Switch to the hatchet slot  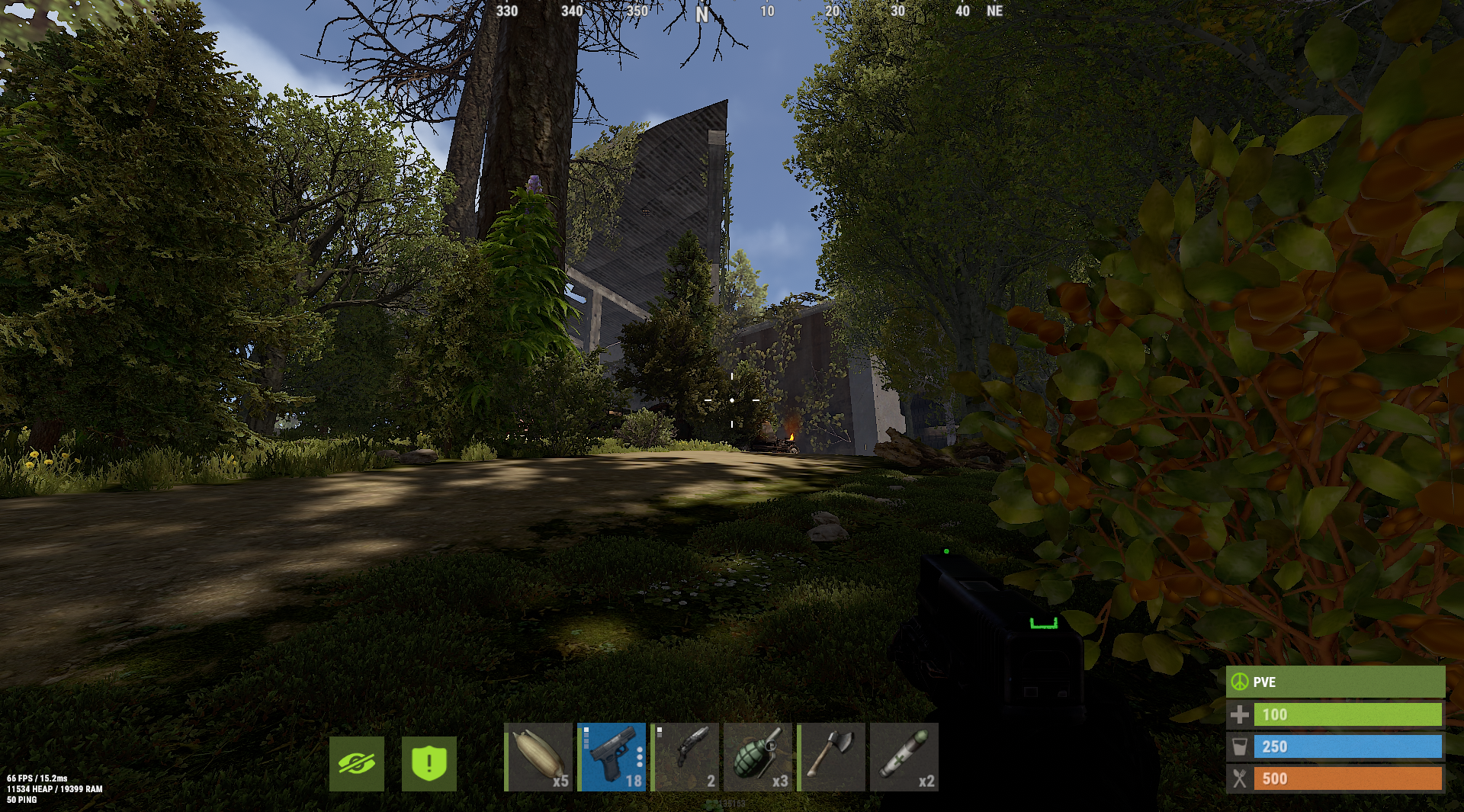coord(832,757)
